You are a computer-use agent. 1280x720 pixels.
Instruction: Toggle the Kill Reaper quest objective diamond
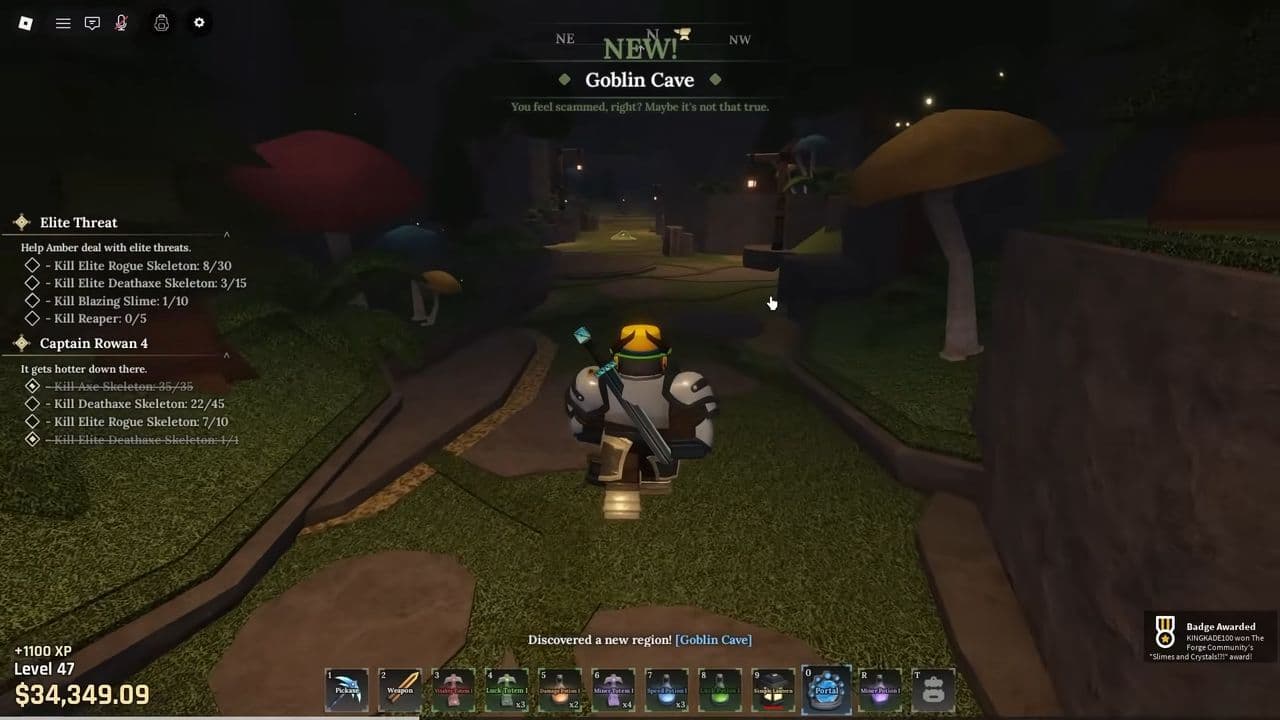click(x=31, y=317)
